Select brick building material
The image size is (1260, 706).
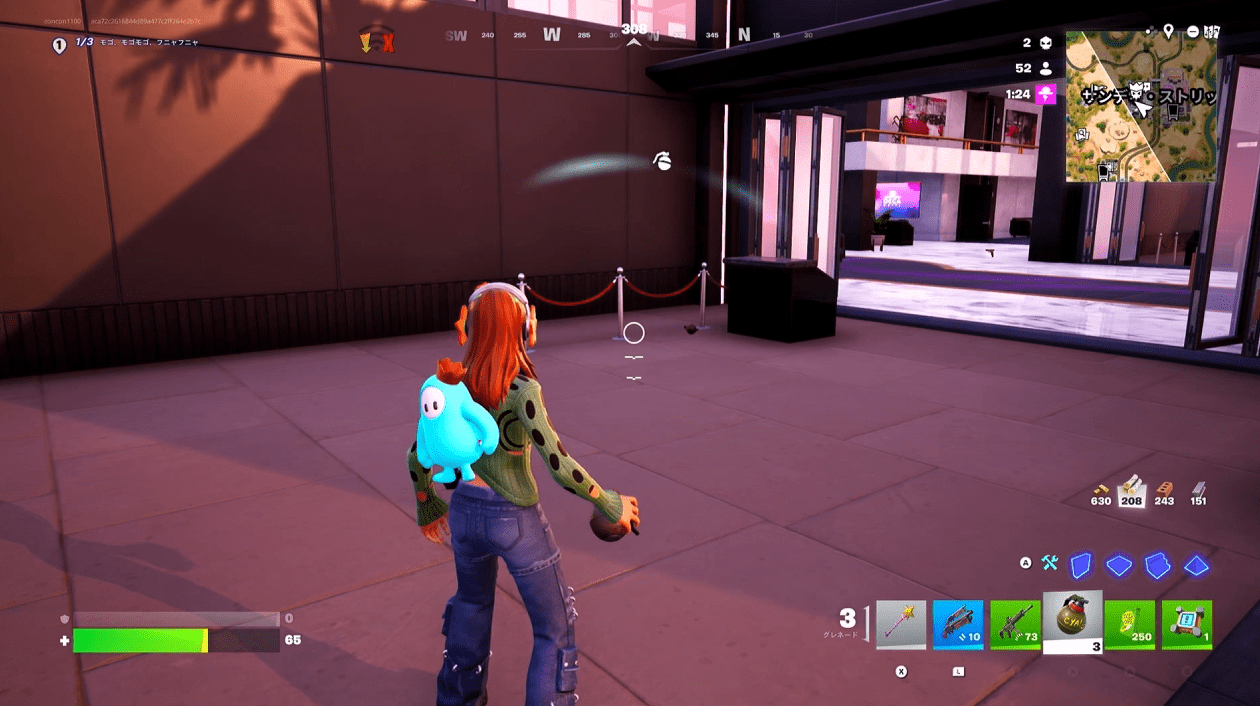(1164, 487)
